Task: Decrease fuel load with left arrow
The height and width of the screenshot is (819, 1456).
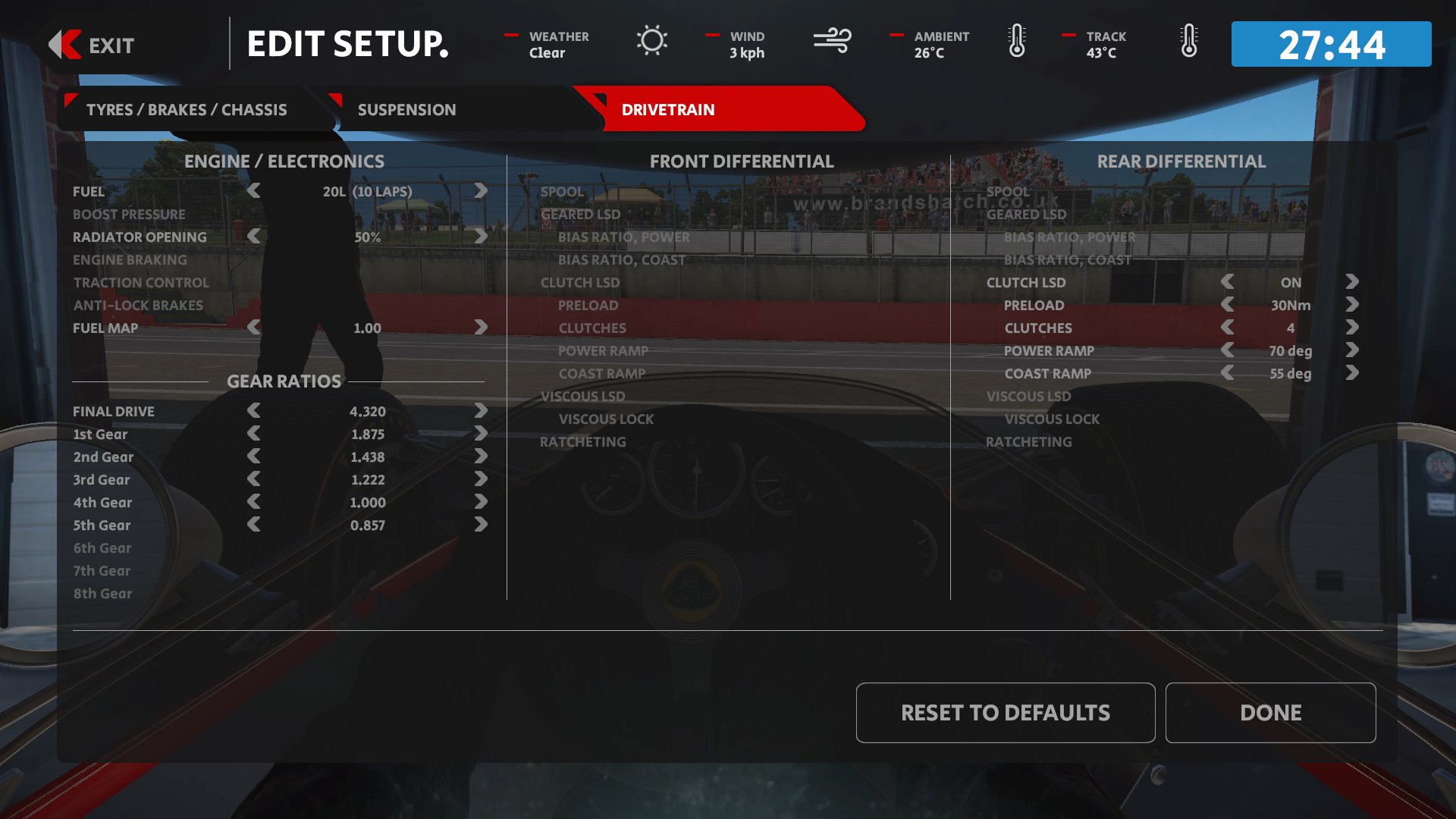Action: [254, 191]
